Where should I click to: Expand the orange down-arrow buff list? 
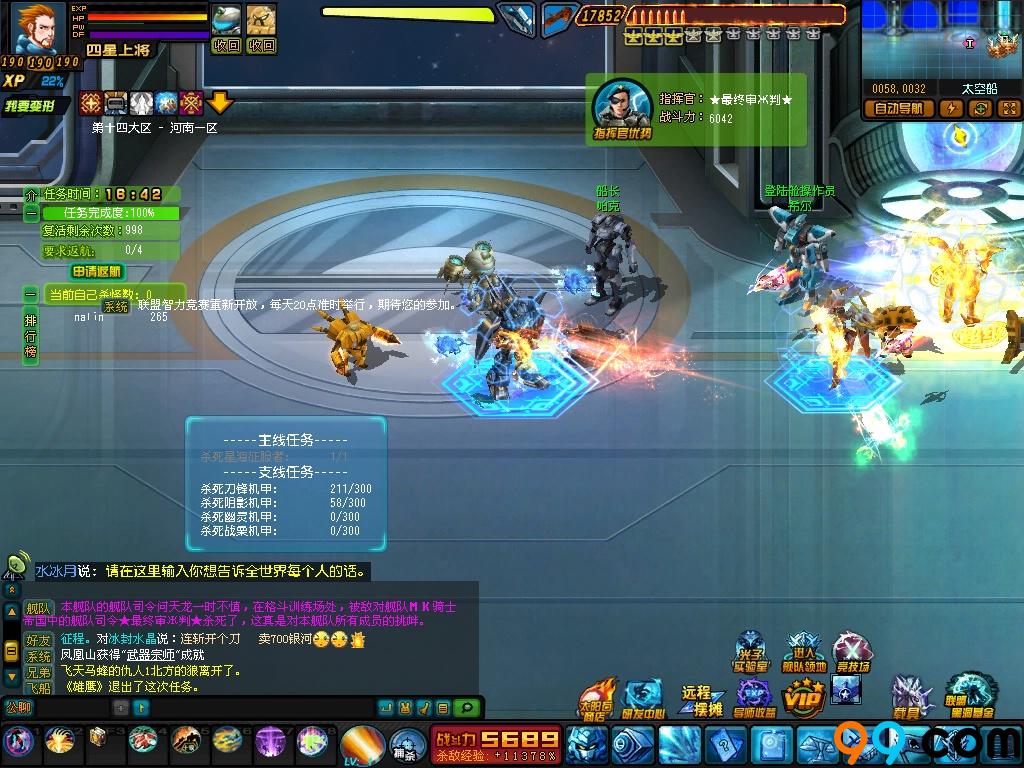pos(220,102)
